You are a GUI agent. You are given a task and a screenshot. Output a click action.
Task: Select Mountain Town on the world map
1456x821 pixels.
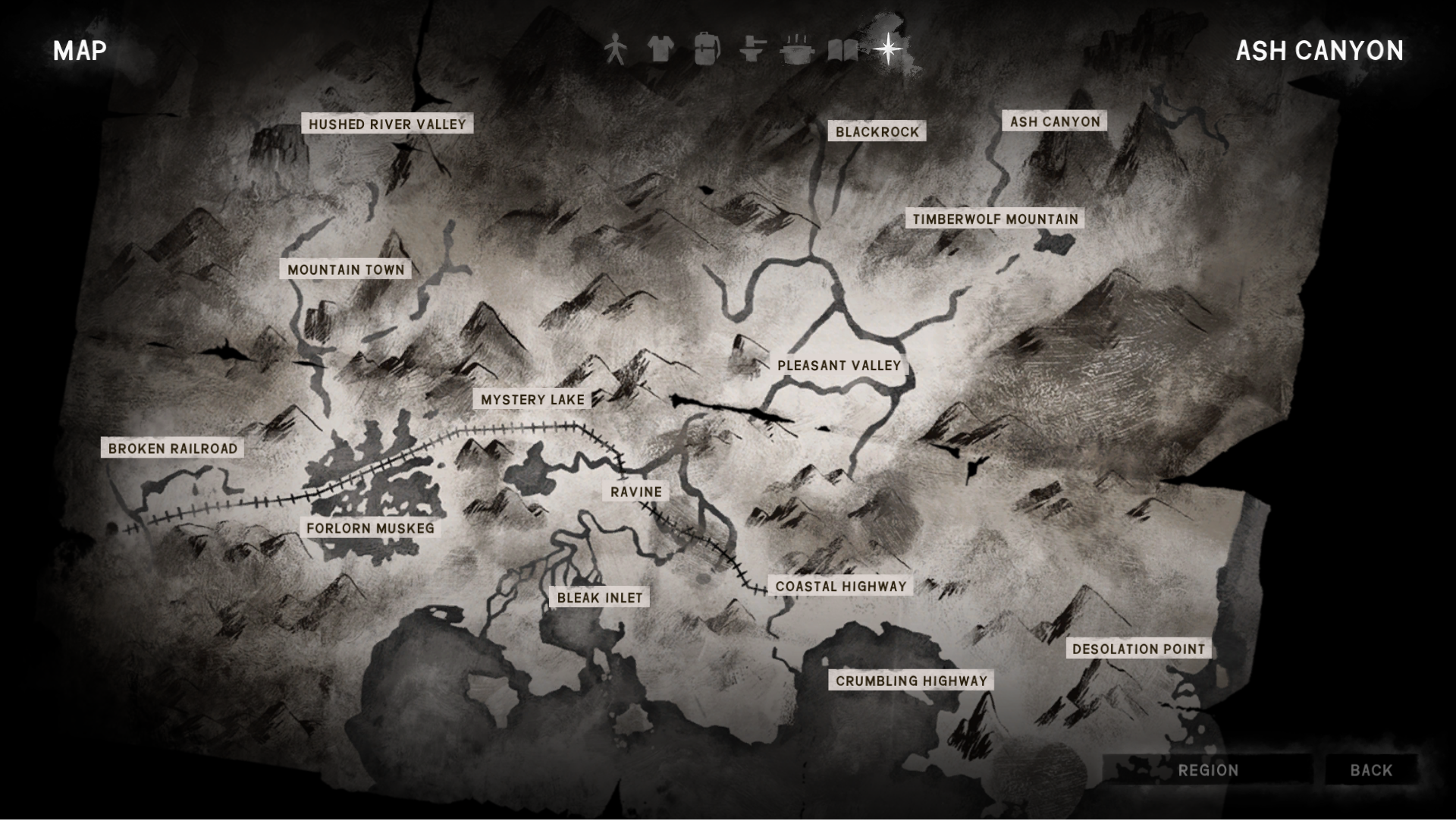(x=346, y=269)
